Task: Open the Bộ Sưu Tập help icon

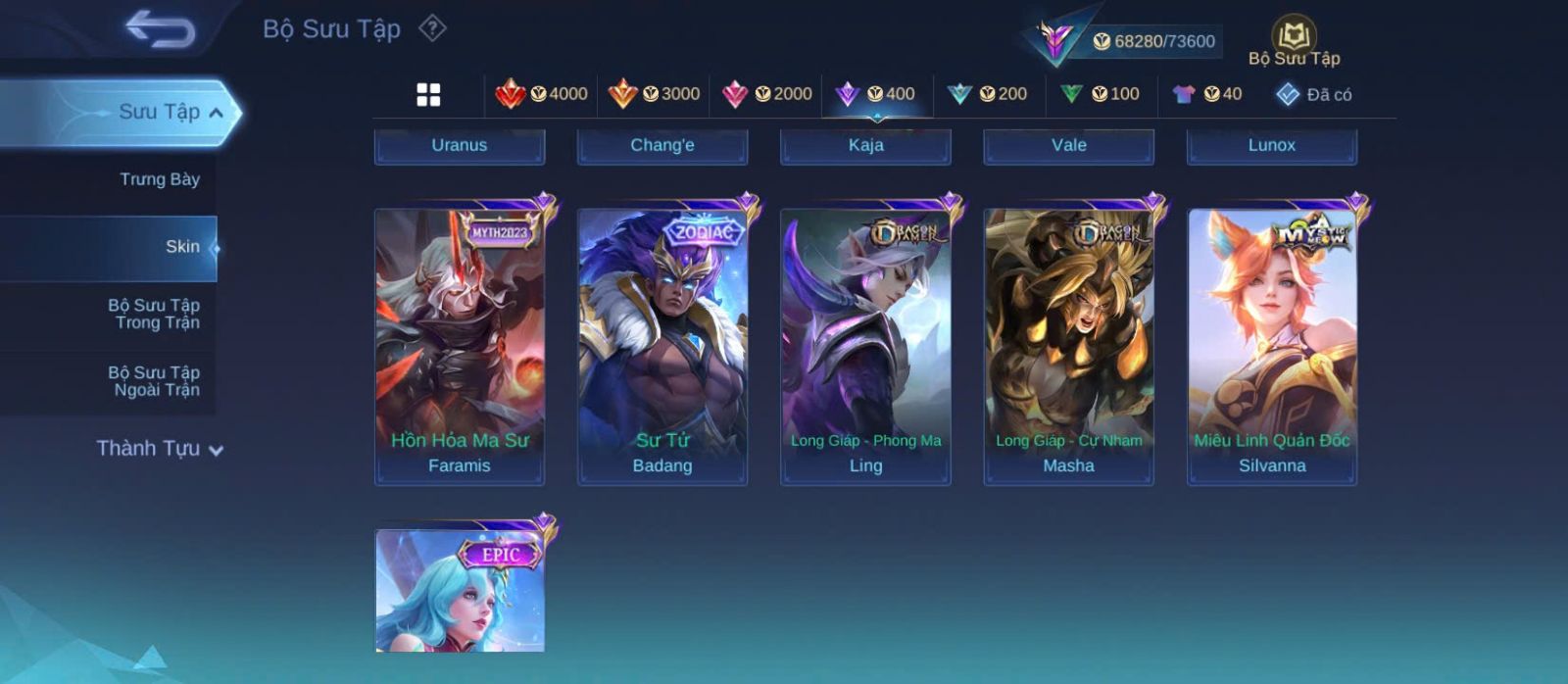Action: pos(432,28)
